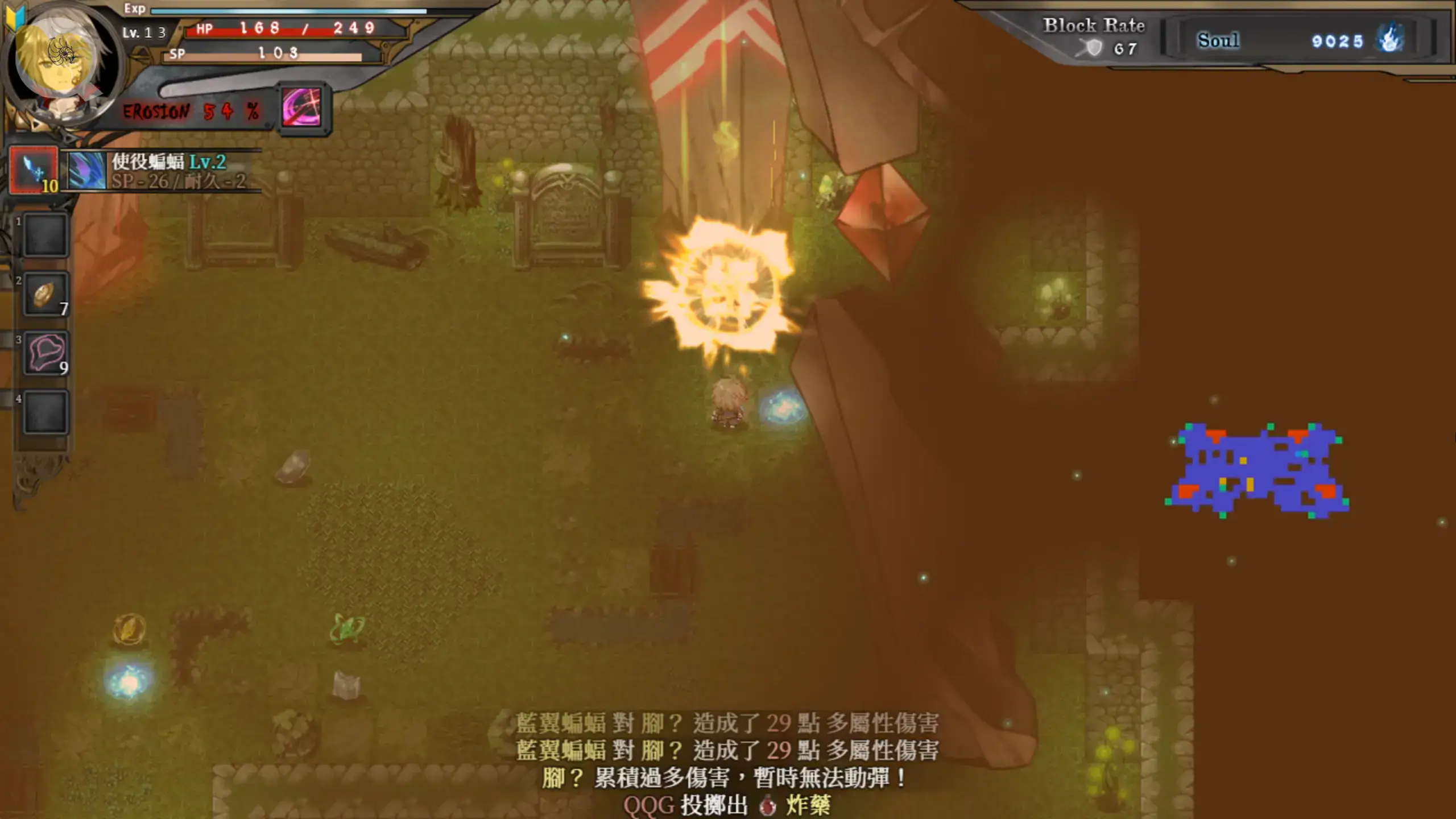
Task: Click the blue Soul flame icon
Action: pyautogui.click(x=1389, y=40)
